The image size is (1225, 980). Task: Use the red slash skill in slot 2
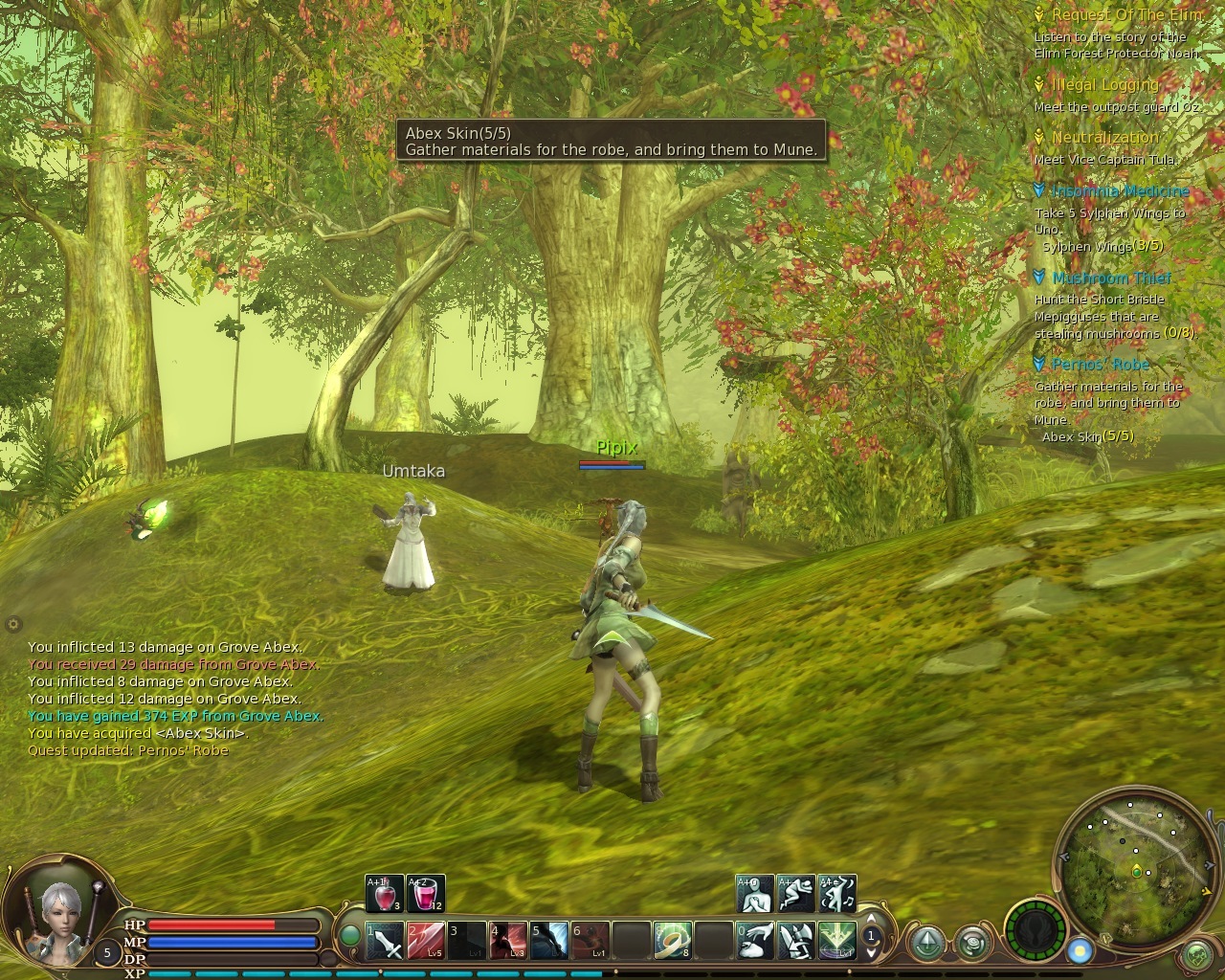tap(426, 941)
